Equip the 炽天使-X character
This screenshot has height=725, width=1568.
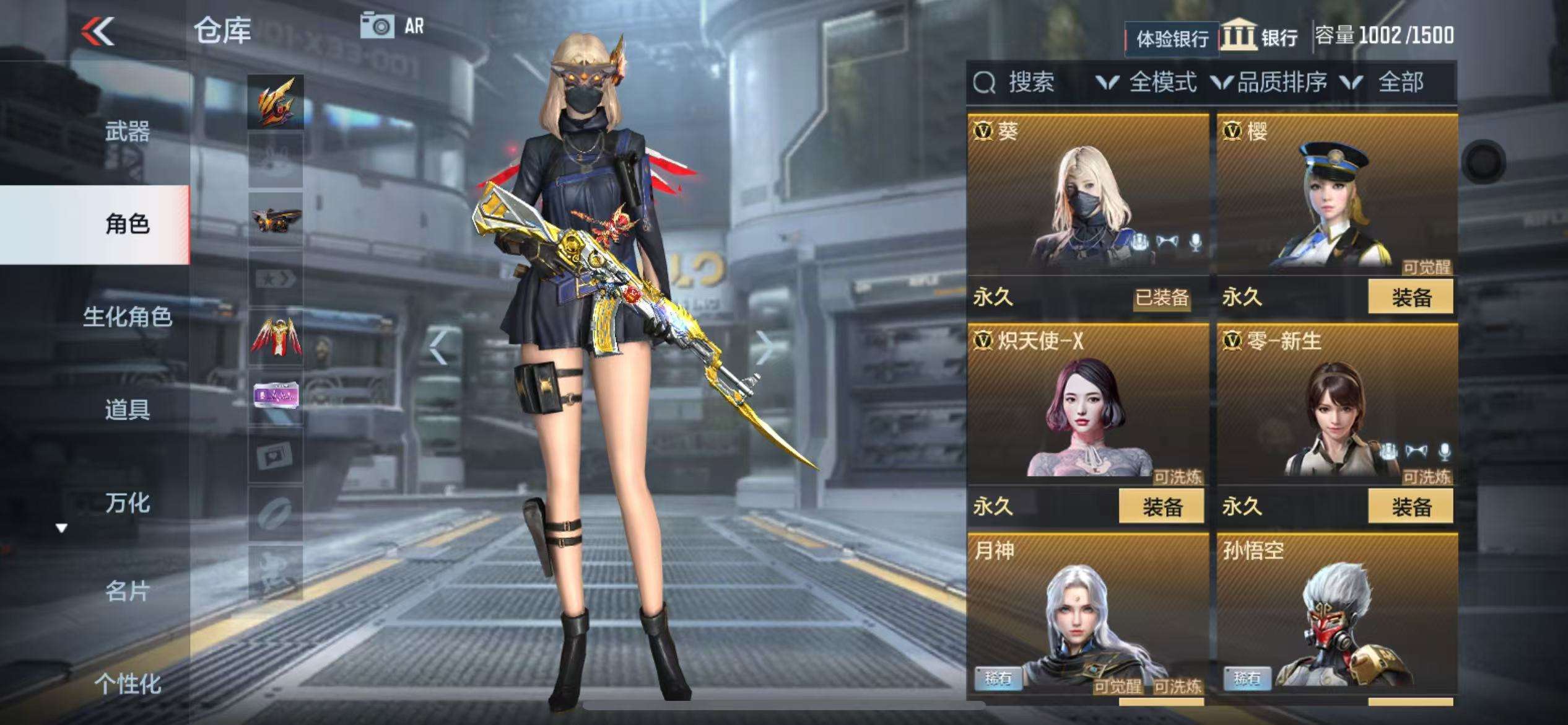pyautogui.click(x=1162, y=507)
